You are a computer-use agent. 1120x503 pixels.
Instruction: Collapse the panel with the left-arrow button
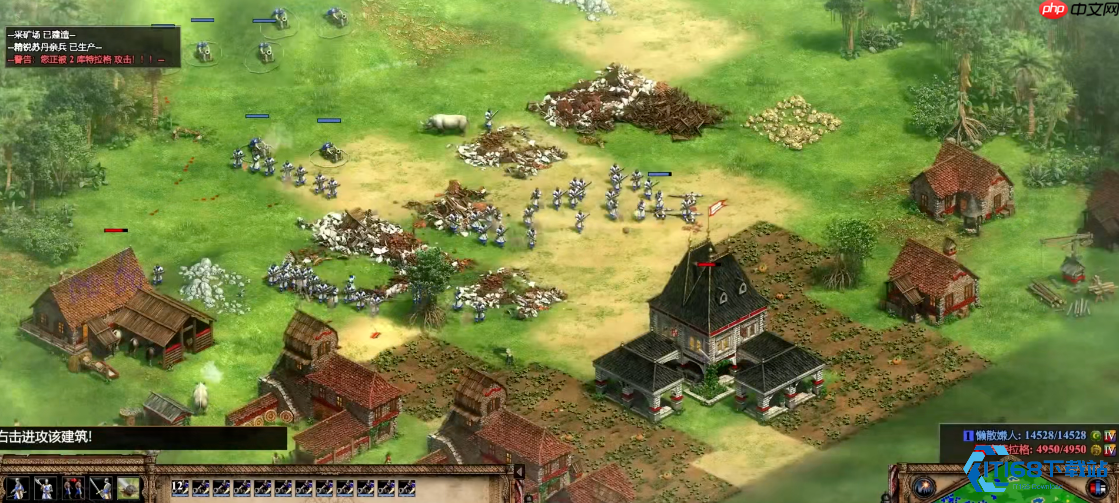click(x=519, y=472)
